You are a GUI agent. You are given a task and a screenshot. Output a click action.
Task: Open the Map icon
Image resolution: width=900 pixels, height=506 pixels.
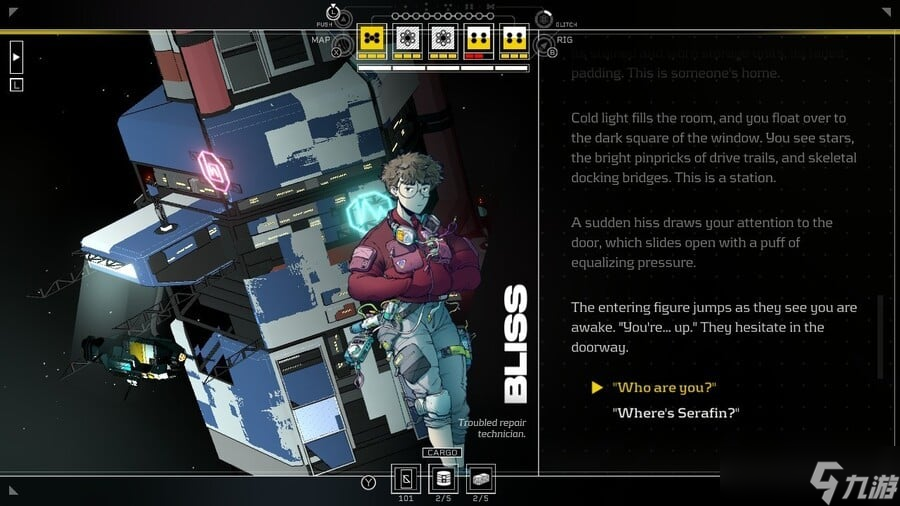tap(342, 44)
